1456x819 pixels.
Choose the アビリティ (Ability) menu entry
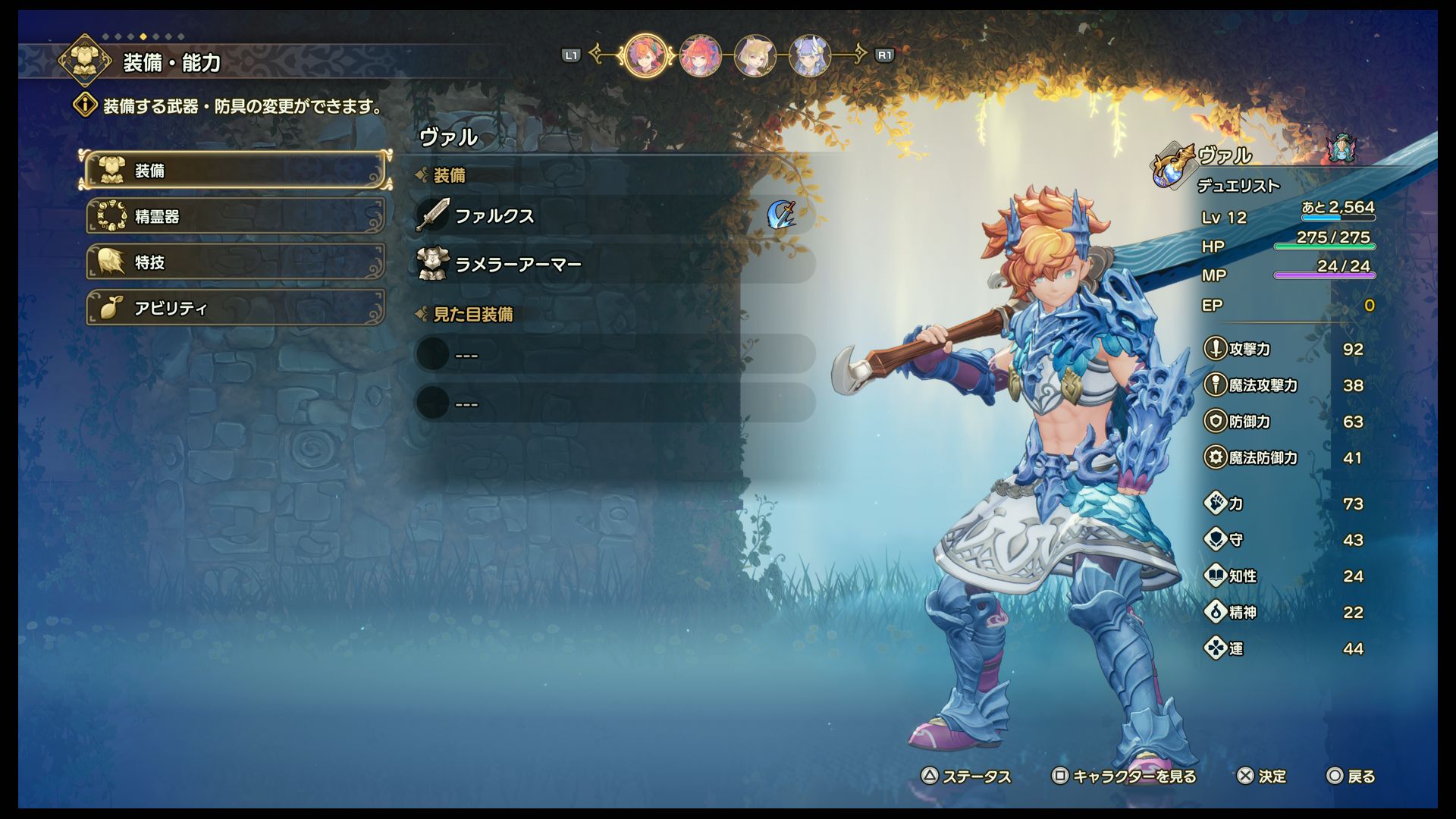(x=235, y=308)
